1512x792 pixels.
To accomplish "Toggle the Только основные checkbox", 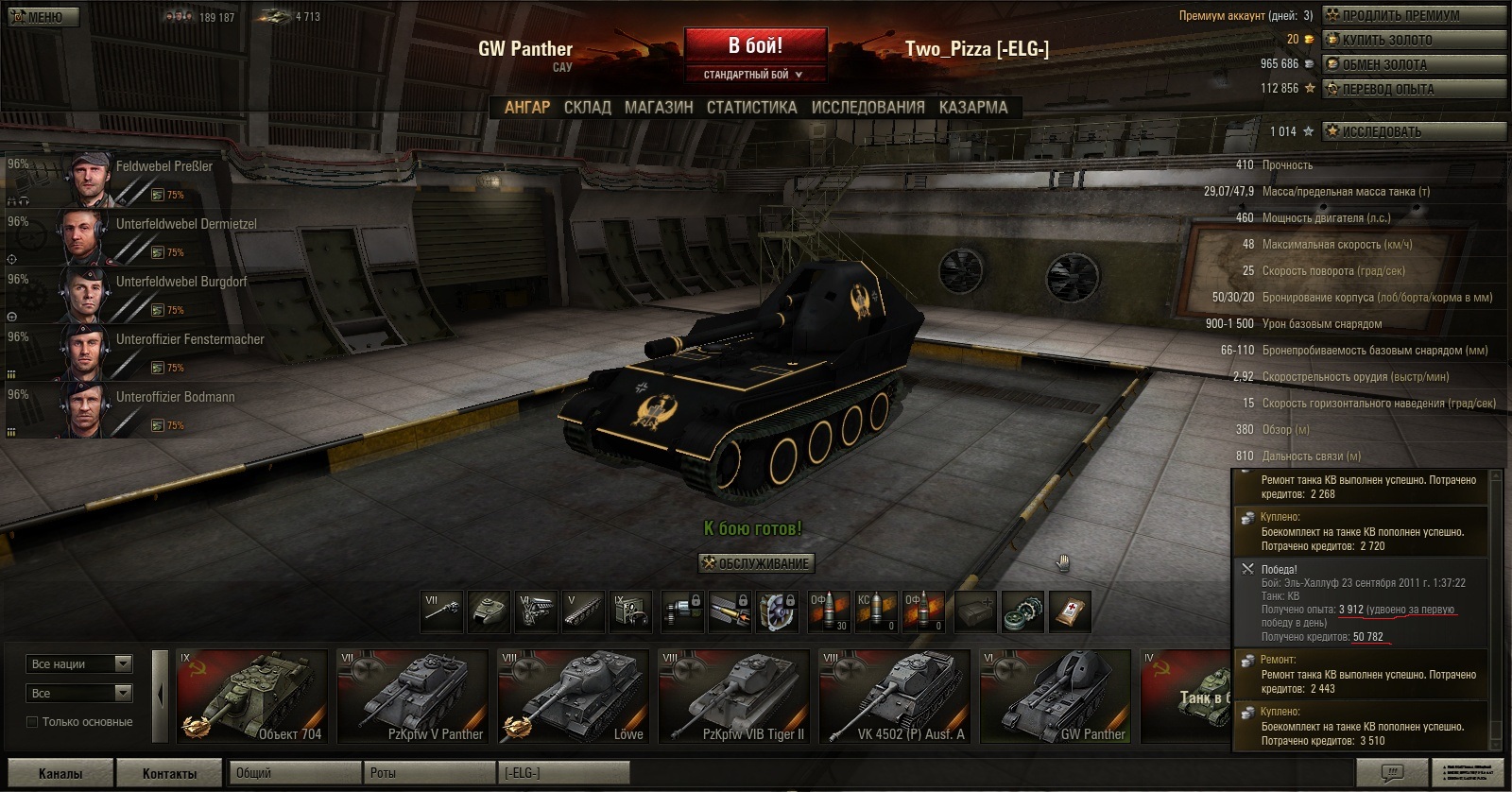I will coord(33,722).
